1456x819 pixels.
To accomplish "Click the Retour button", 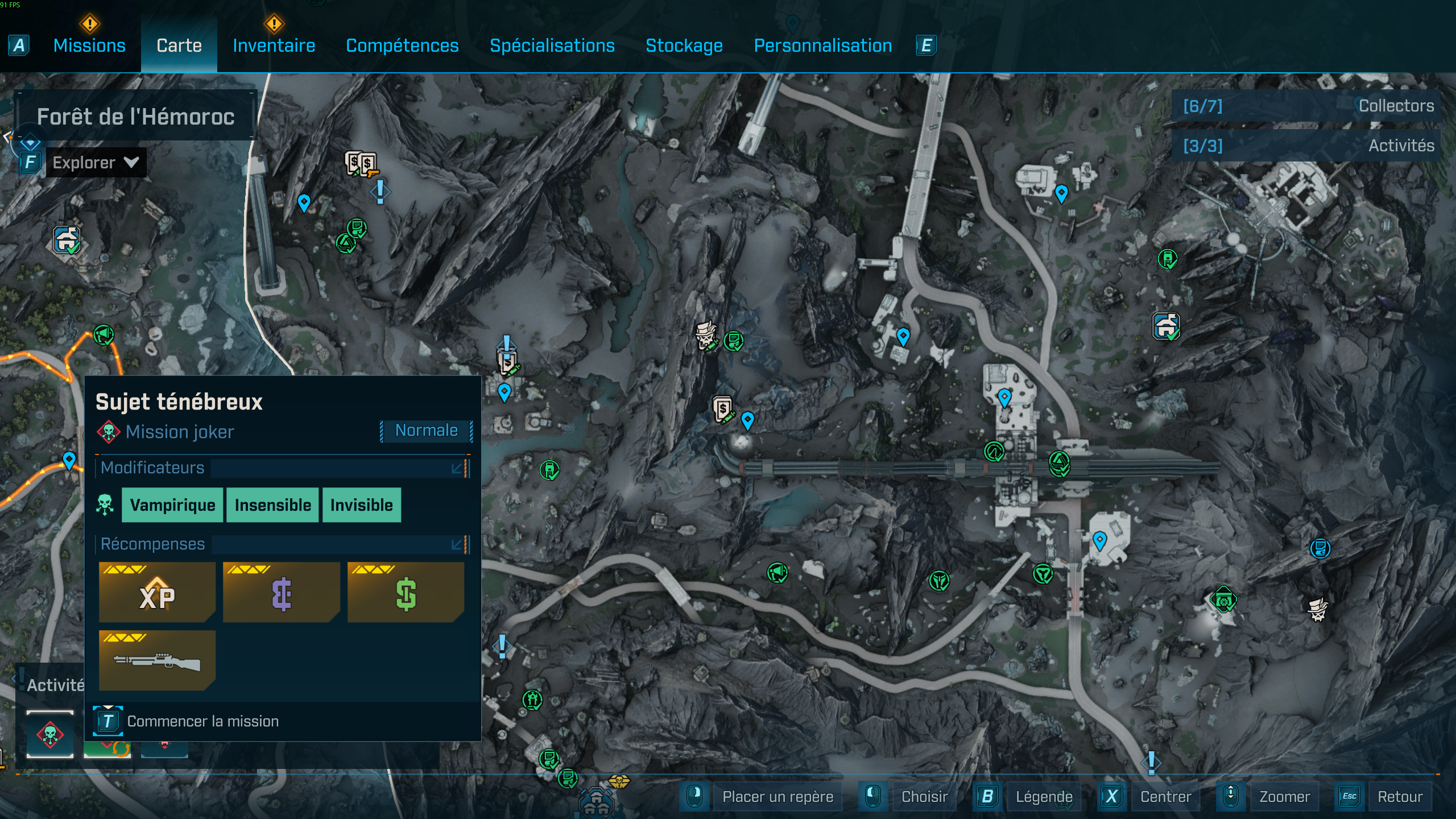I will (x=1399, y=796).
